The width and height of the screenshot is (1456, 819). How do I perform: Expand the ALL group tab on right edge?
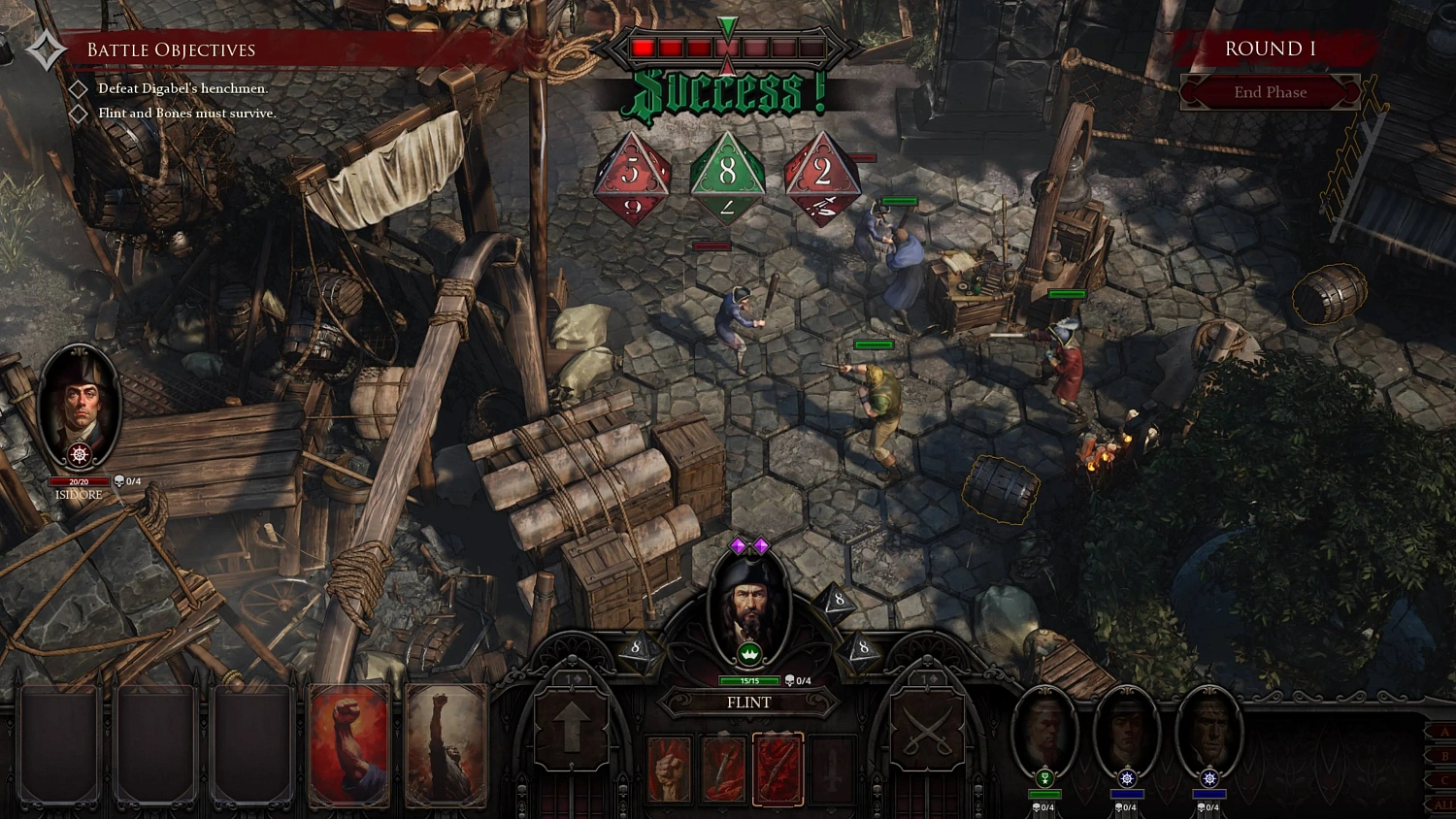(1444, 803)
